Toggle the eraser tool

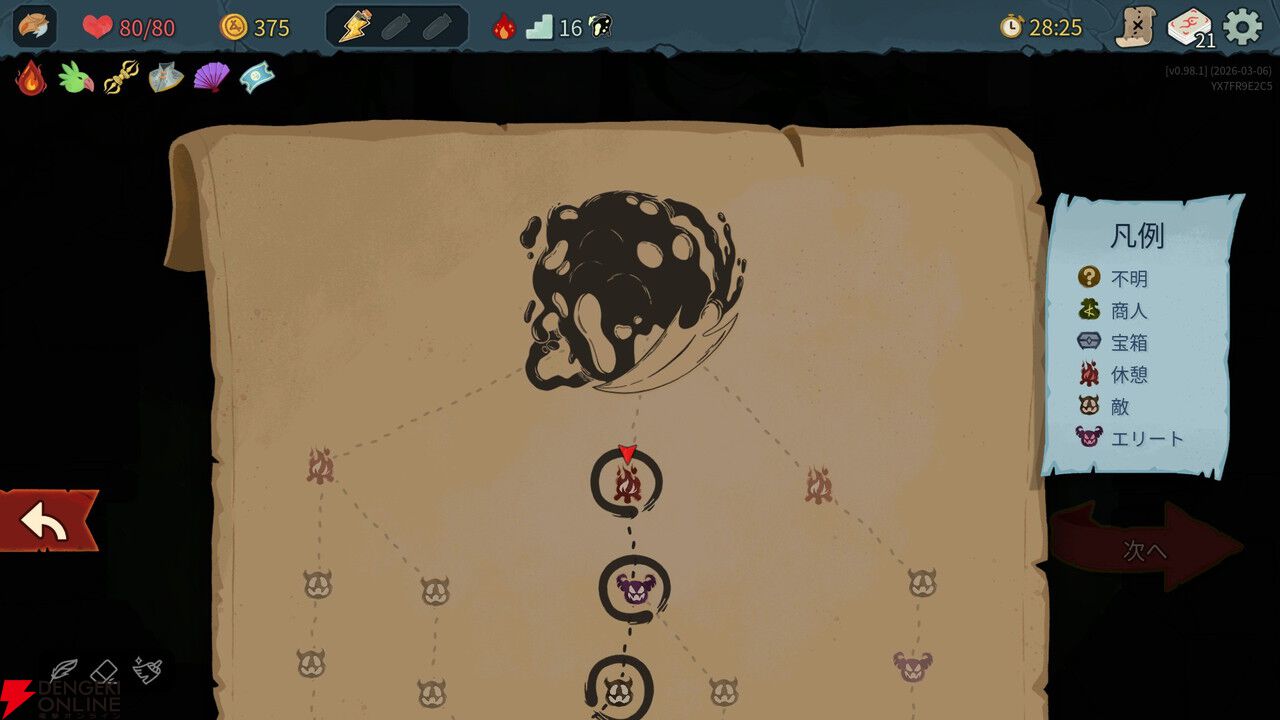click(x=104, y=672)
